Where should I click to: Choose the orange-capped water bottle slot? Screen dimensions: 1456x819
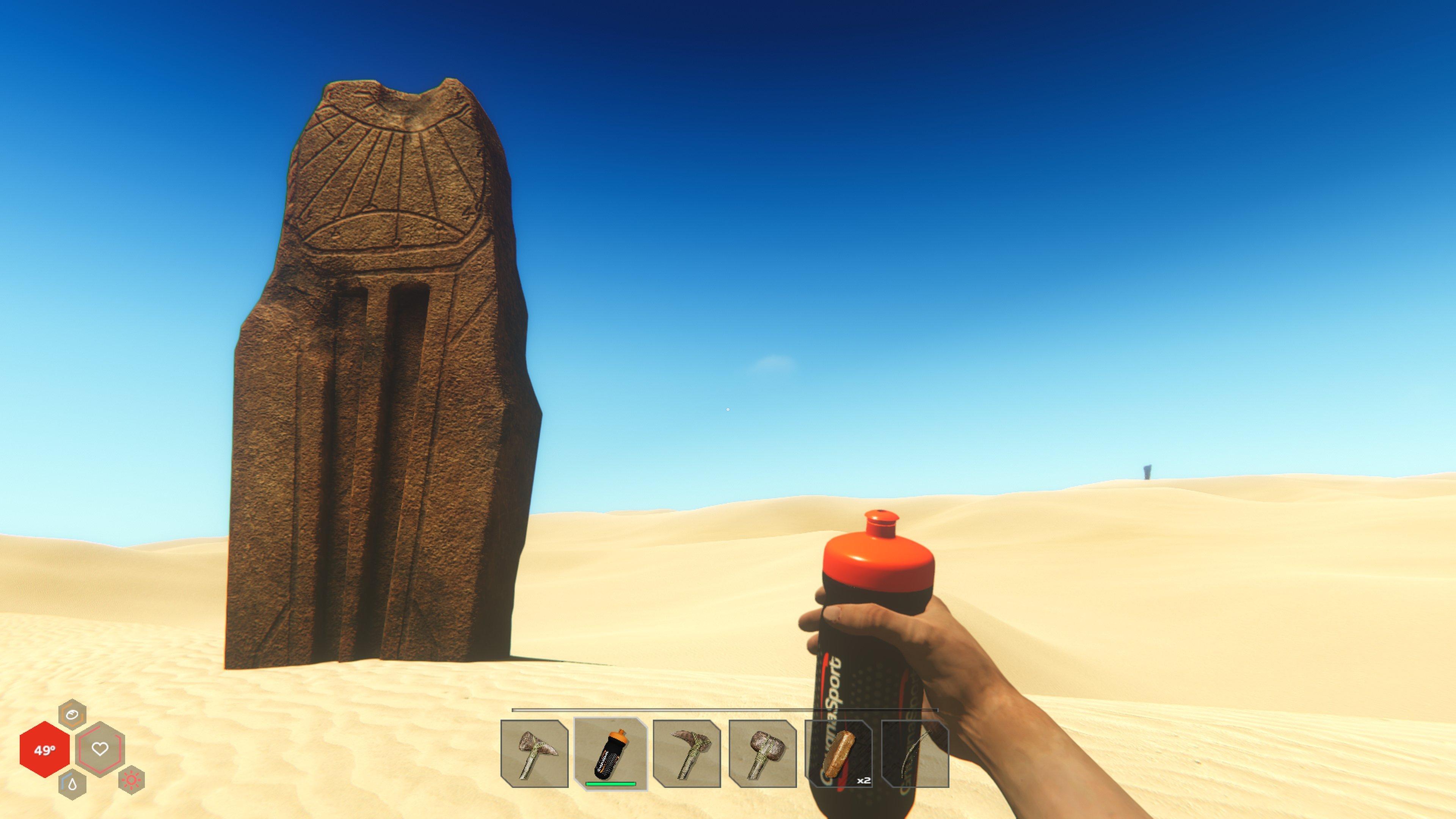[x=610, y=753]
